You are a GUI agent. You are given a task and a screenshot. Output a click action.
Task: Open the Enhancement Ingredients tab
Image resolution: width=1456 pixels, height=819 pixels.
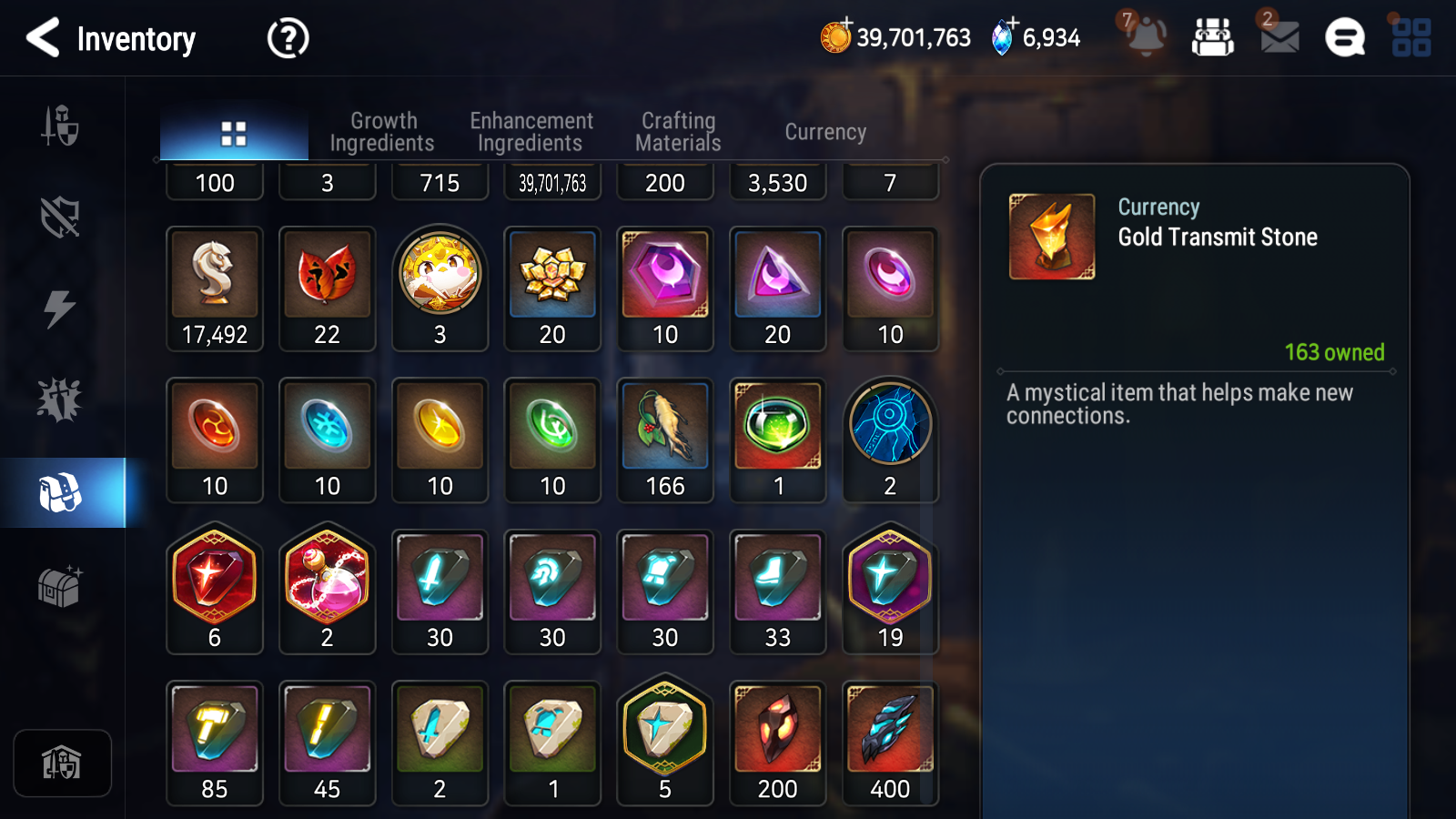[x=531, y=132]
